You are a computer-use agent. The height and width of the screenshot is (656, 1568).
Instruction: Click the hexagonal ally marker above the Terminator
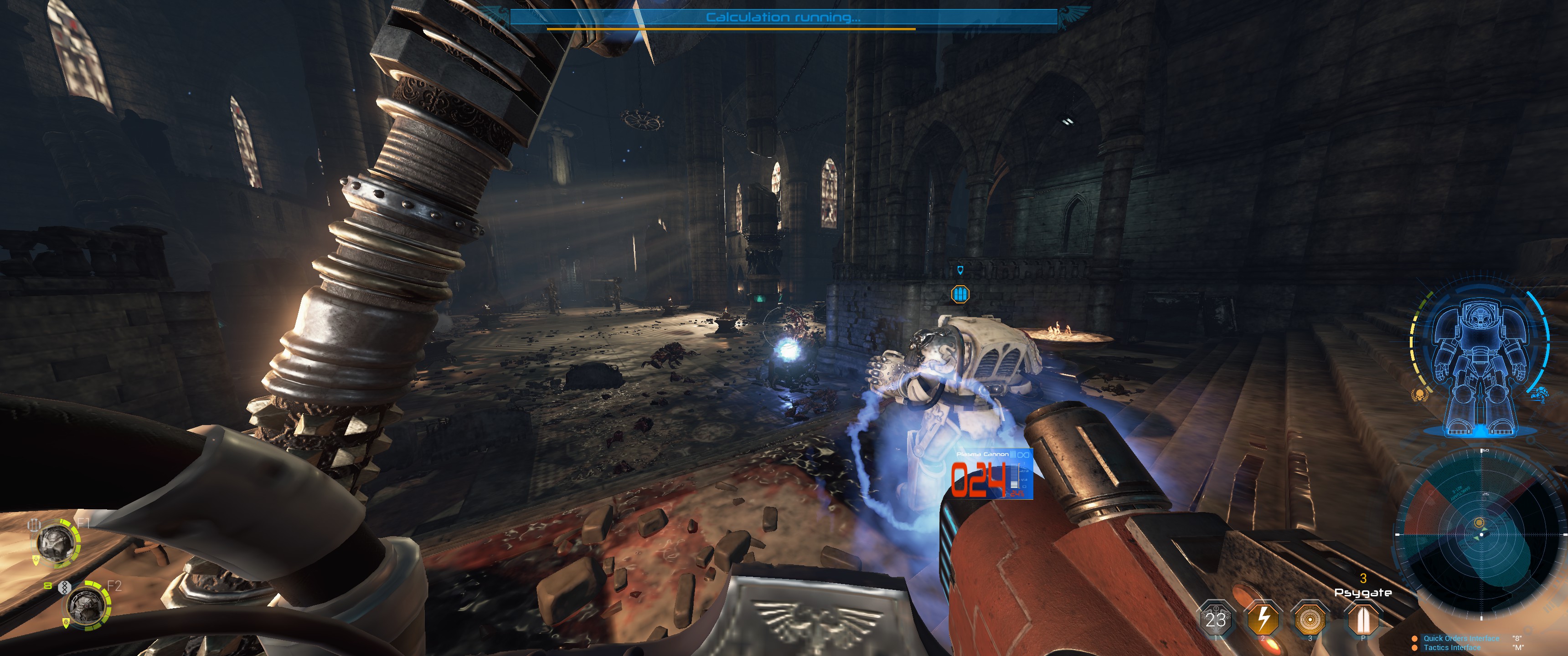pyautogui.click(x=960, y=295)
